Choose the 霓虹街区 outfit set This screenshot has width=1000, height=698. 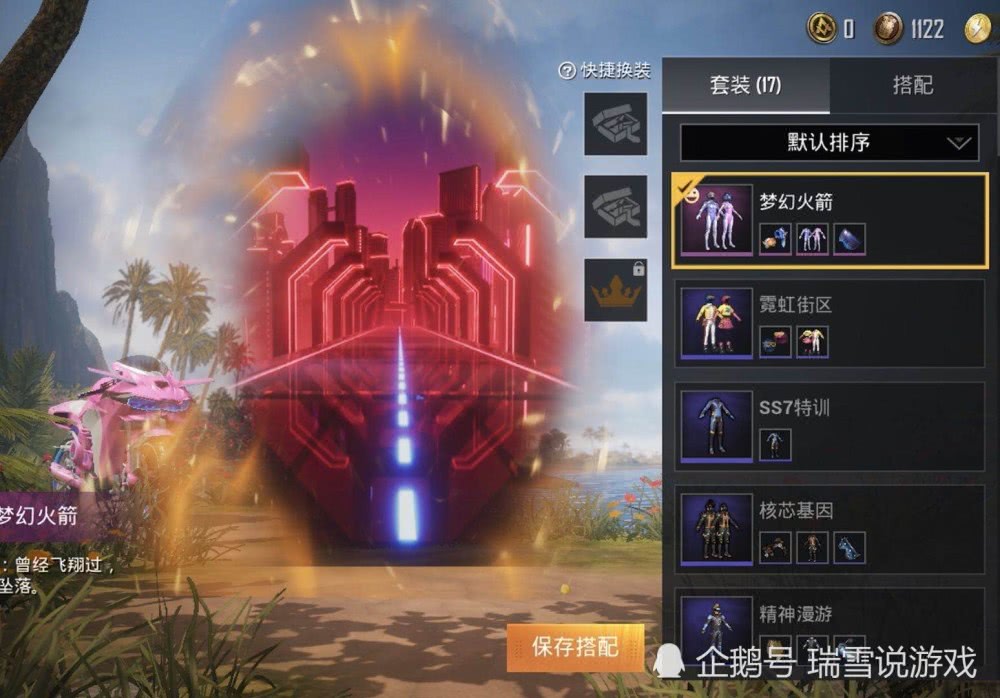(x=828, y=322)
